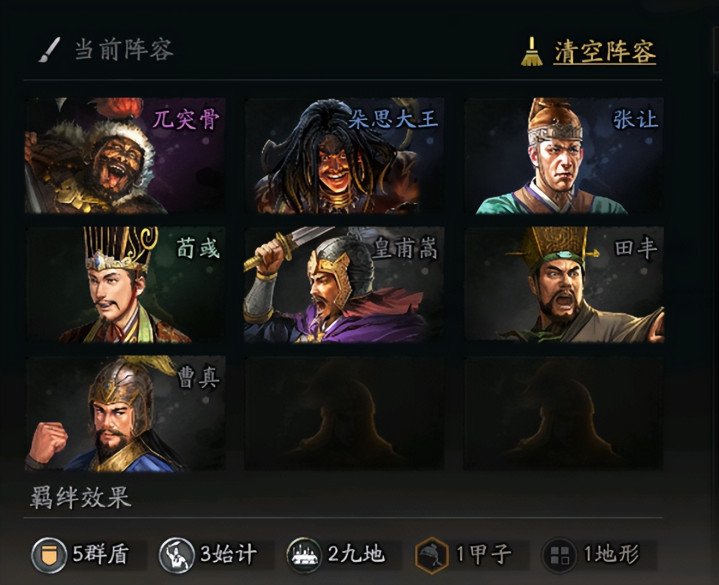The height and width of the screenshot is (585, 719).
Task: Select the 兀突骨 hero card
Action: click(x=126, y=155)
